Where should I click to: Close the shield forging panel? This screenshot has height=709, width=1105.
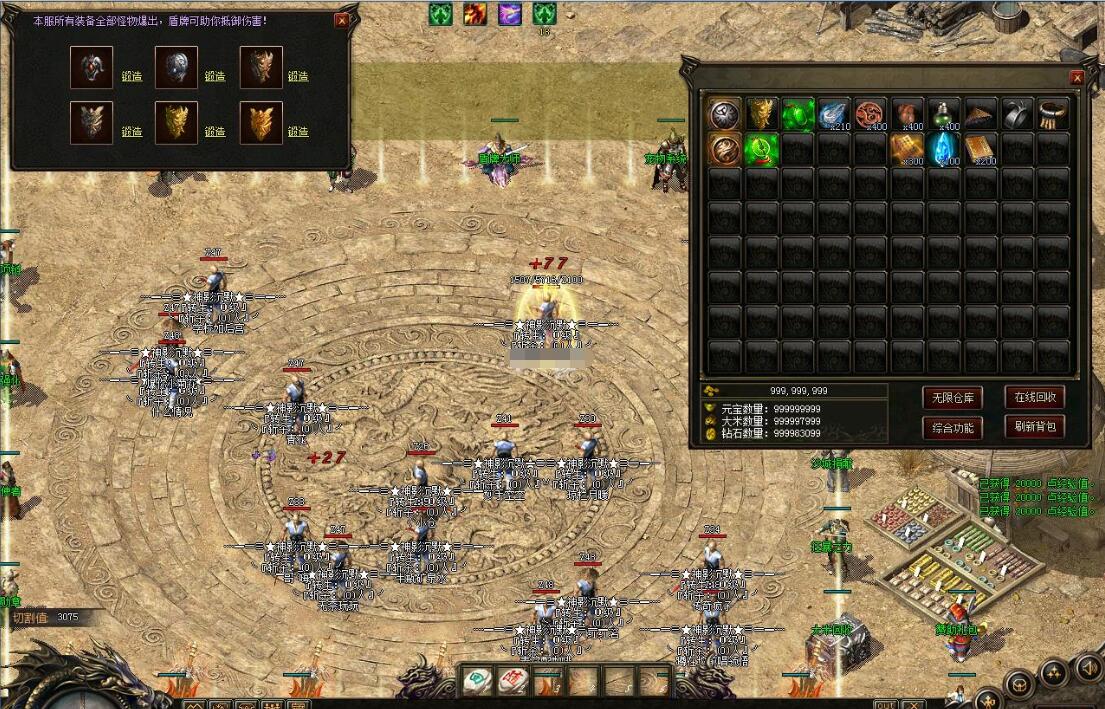pos(342,19)
